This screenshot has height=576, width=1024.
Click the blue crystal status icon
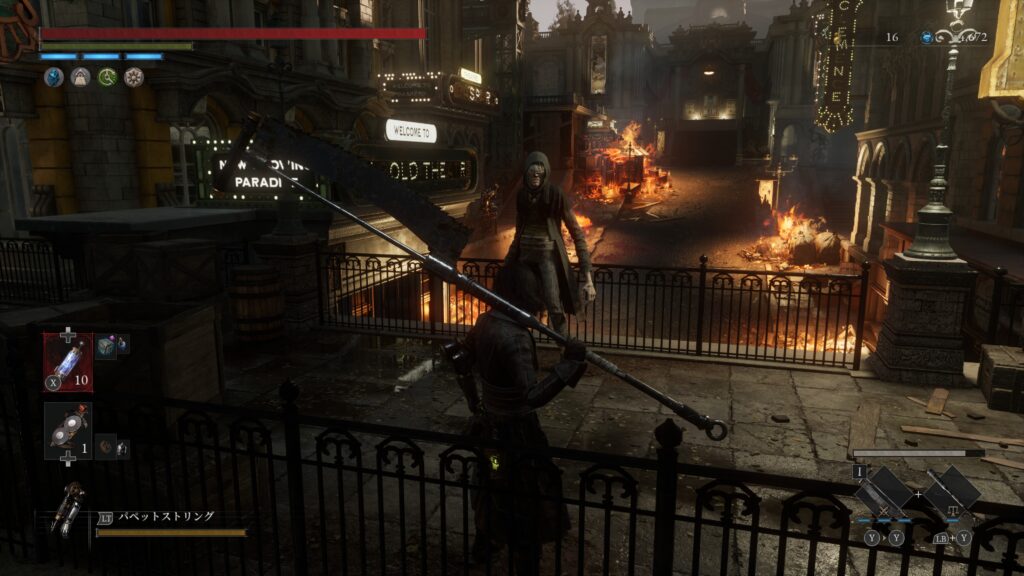pyautogui.click(x=53, y=77)
